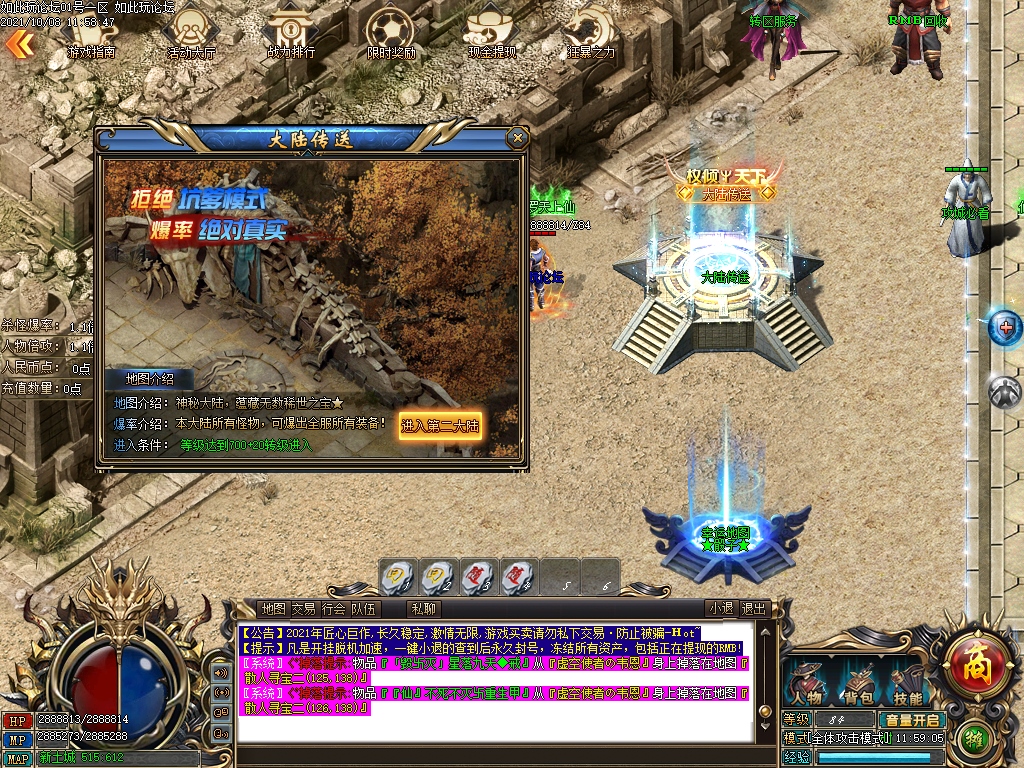Screen dimensions: 1024x768
Task: Close the 大陆传送 teleport window
Action: pyautogui.click(x=517, y=138)
